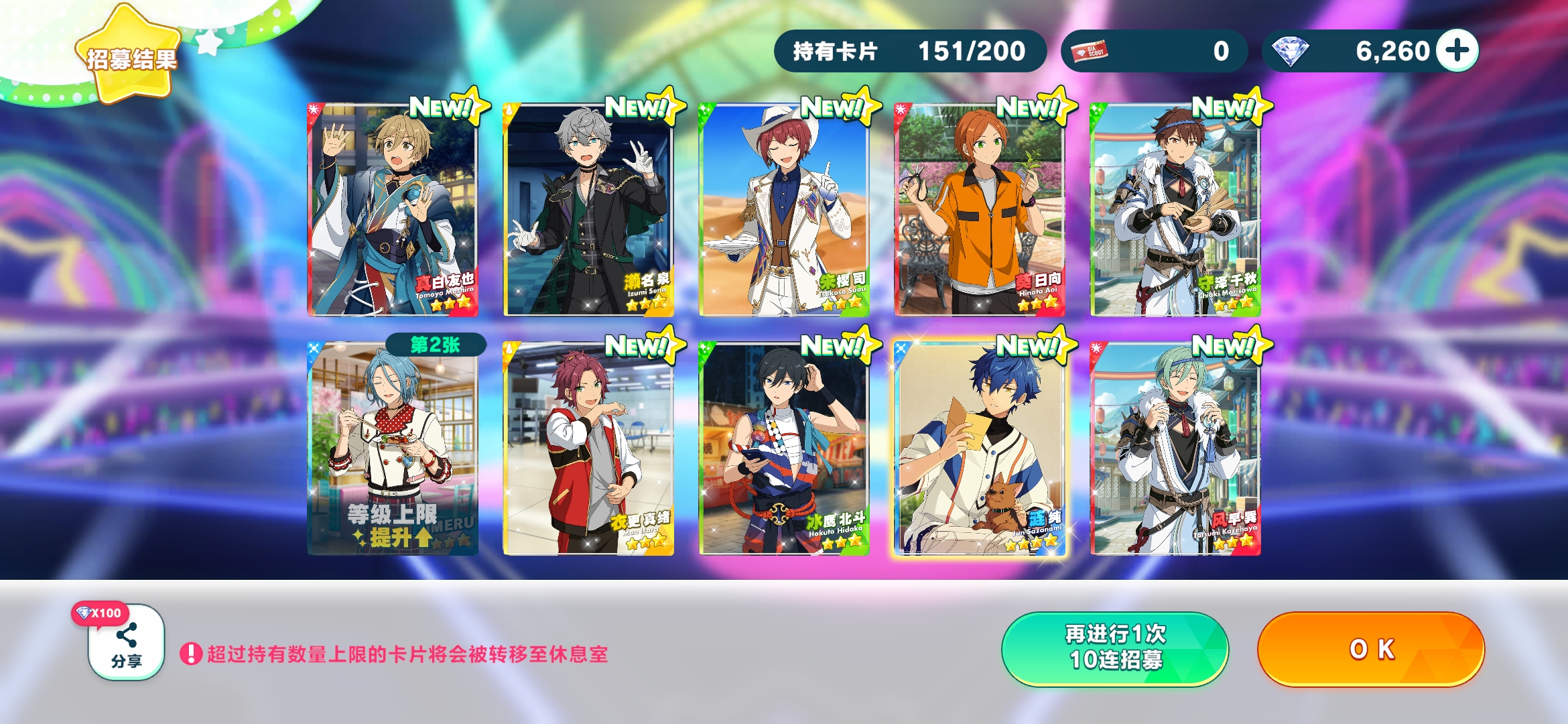Select the Hinata Aoi card
Viewport: 1568px width, 724px height.
pyautogui.click(x=980, y=210)
